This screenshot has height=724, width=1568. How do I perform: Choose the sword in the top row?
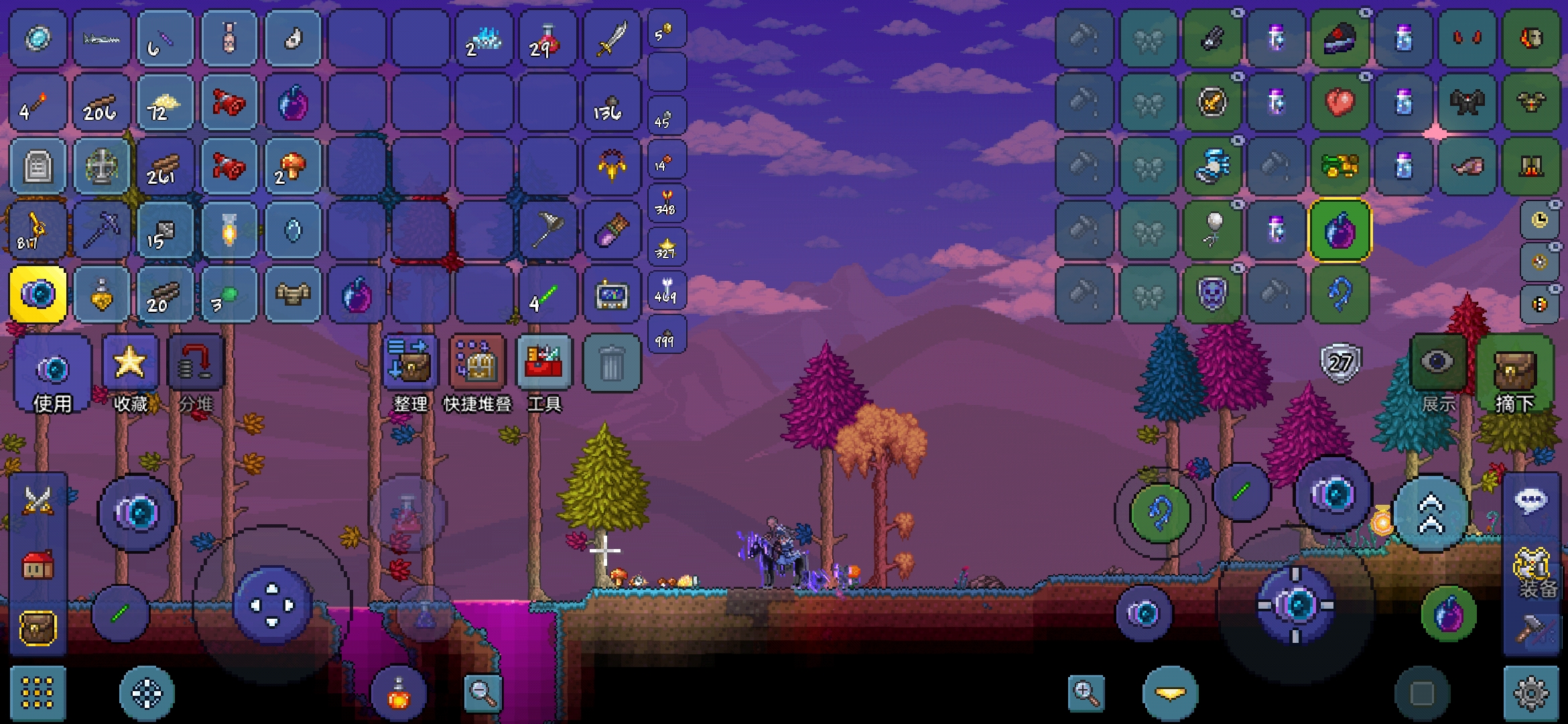pos(611,39)
